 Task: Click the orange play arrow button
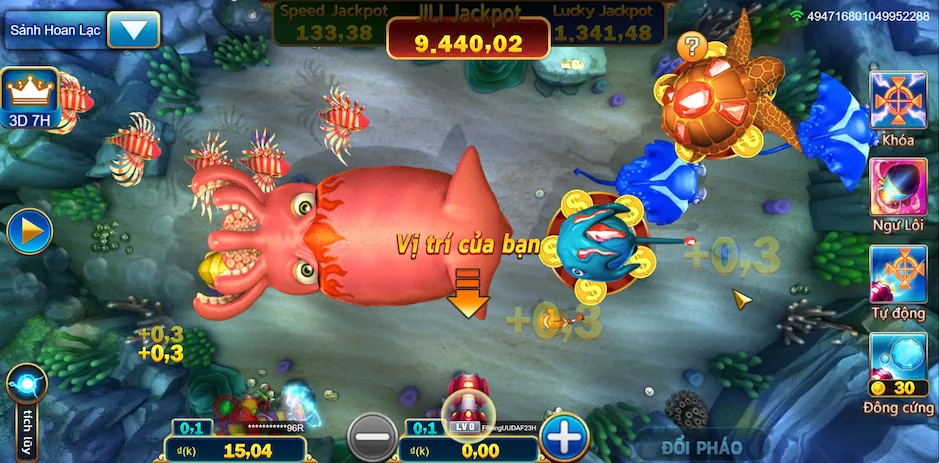(29, 231)
